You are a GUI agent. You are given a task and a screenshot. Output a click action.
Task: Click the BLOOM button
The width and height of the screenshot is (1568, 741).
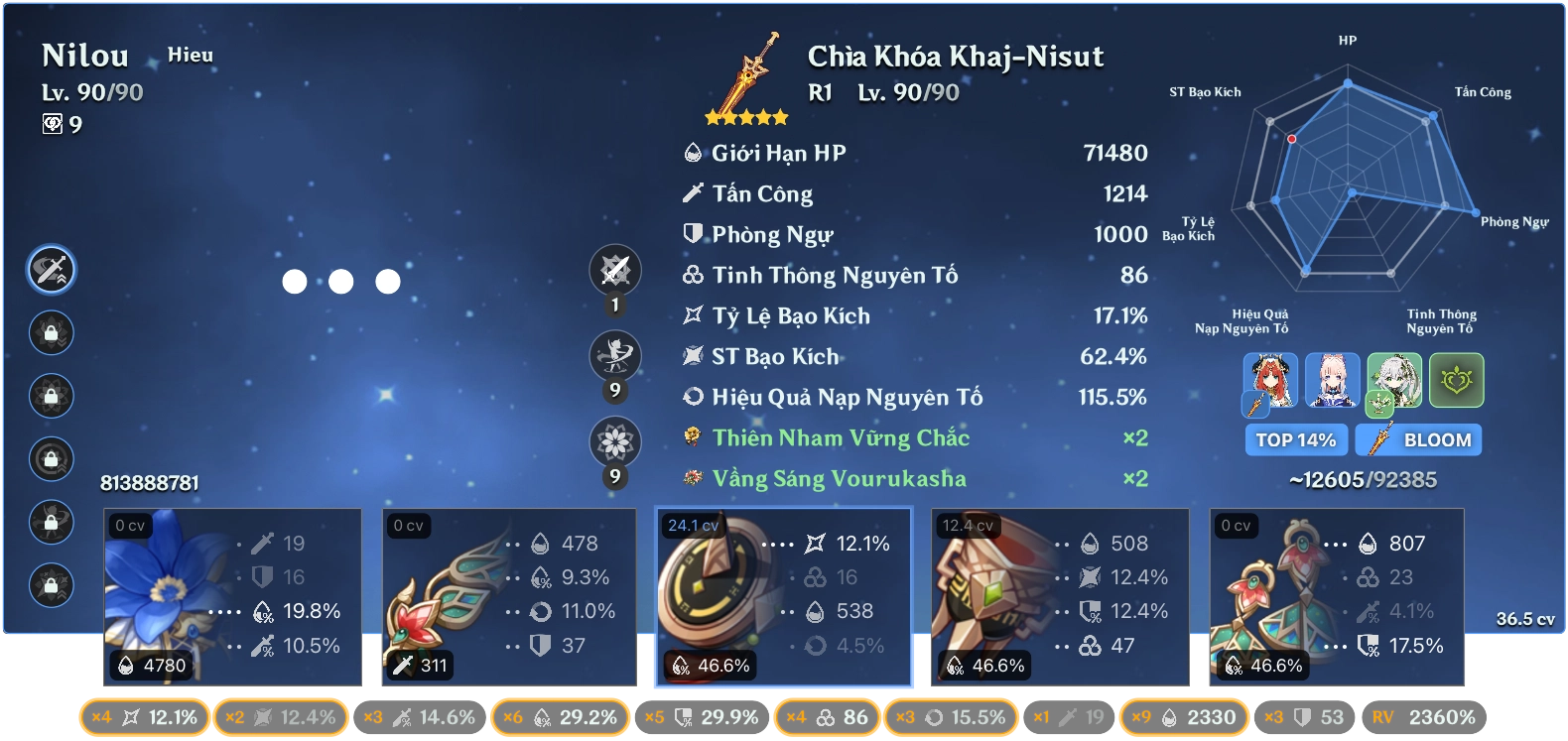coord(1419,439)
